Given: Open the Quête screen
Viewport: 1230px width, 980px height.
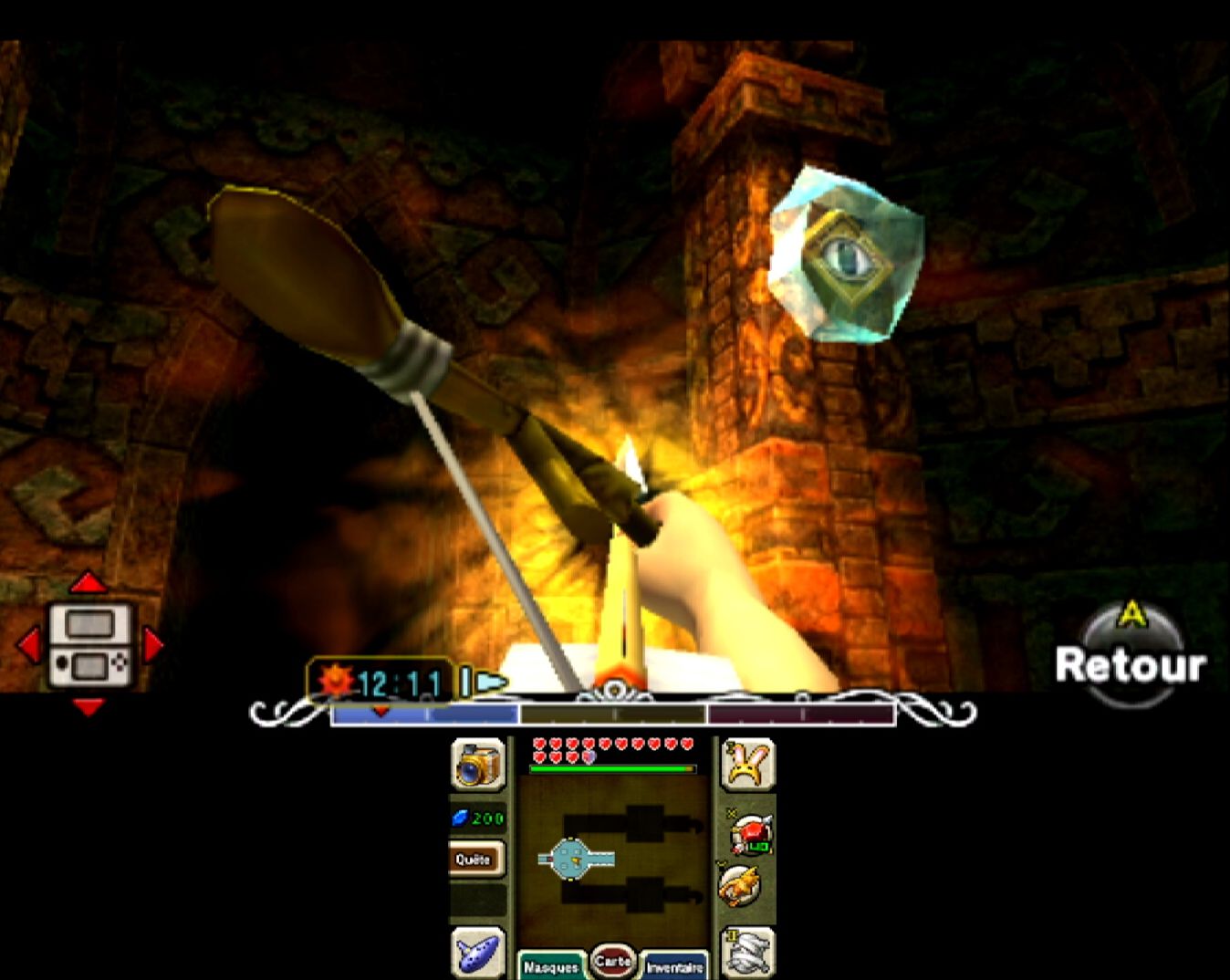Looking at the screenshot, I should (x=474, y=859).
